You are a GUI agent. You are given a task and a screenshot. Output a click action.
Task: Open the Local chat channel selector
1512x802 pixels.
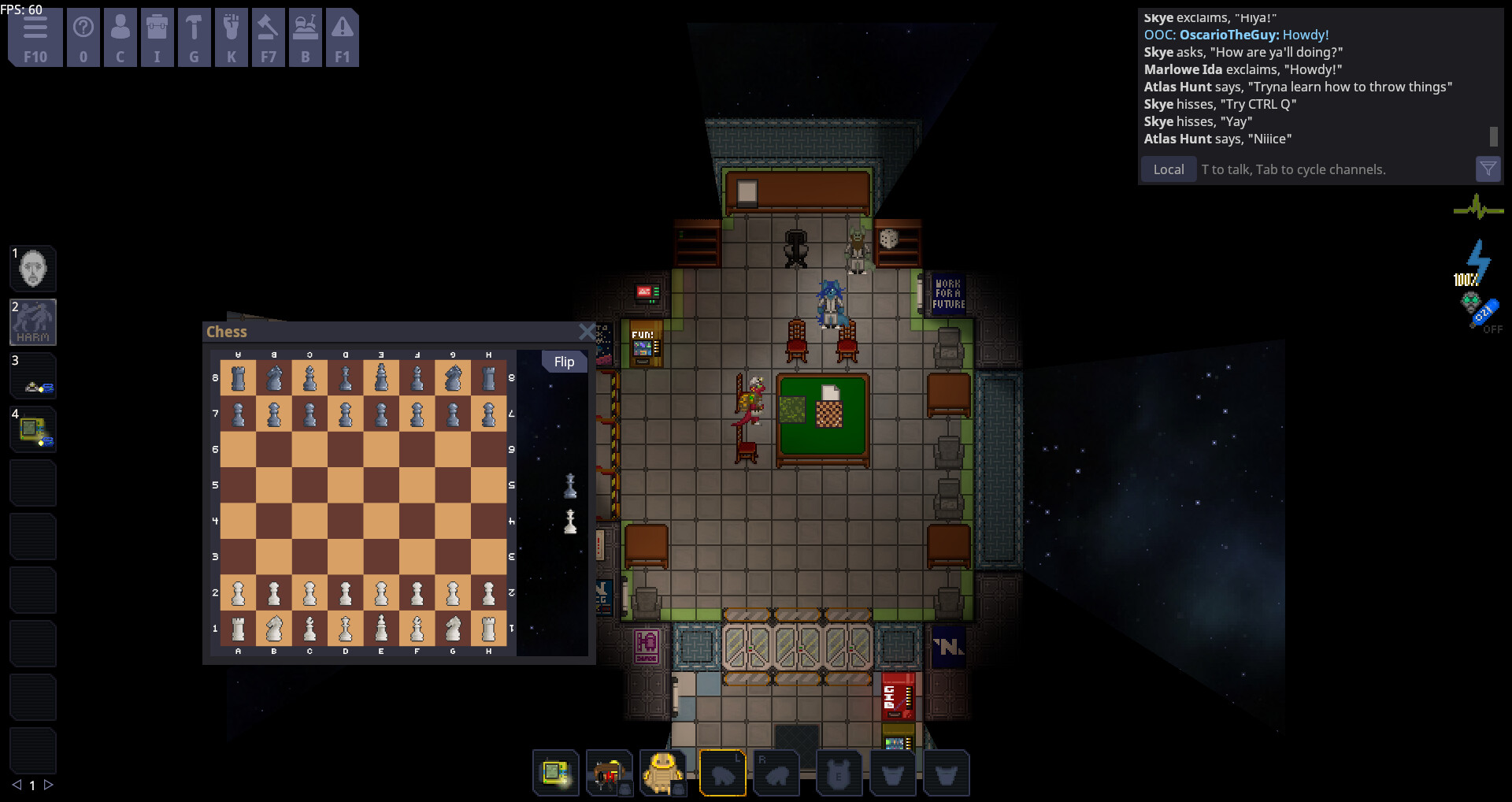tap(1168, 169)
